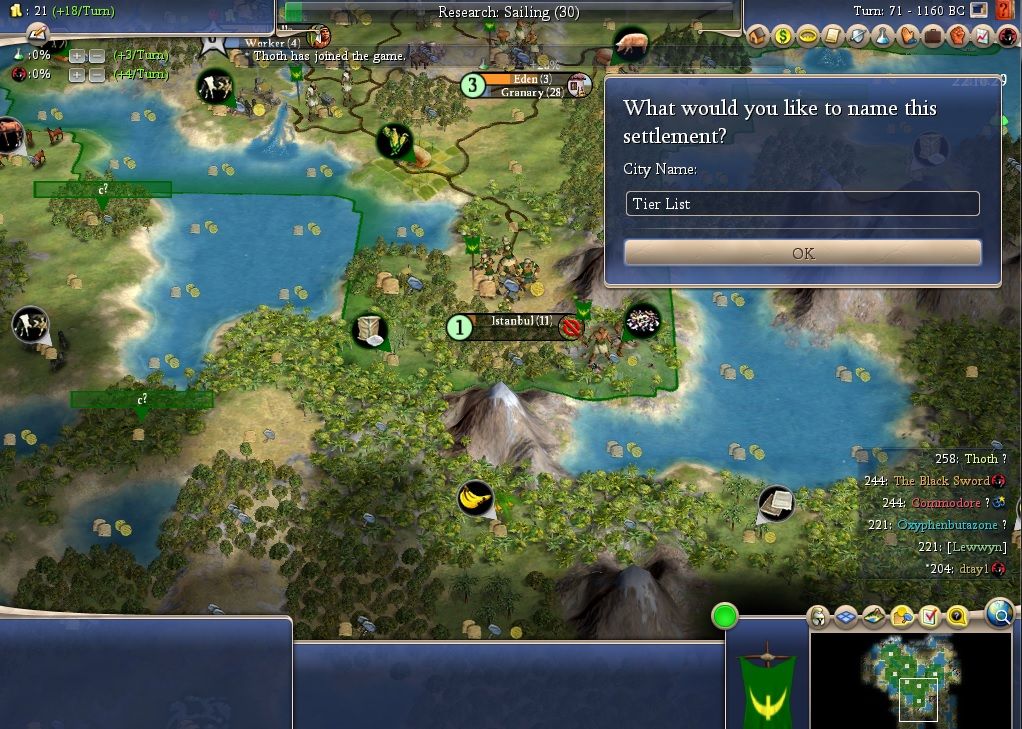
Task: Open the domestic advisor house icon
Action: click(x=757, y=37)
